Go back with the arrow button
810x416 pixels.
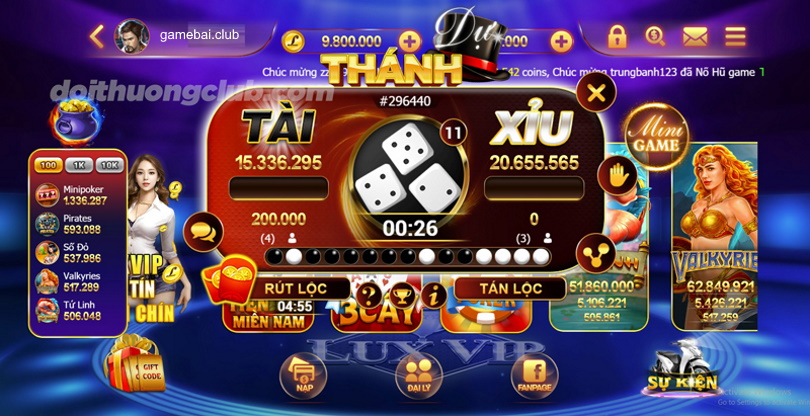(97, 37)
